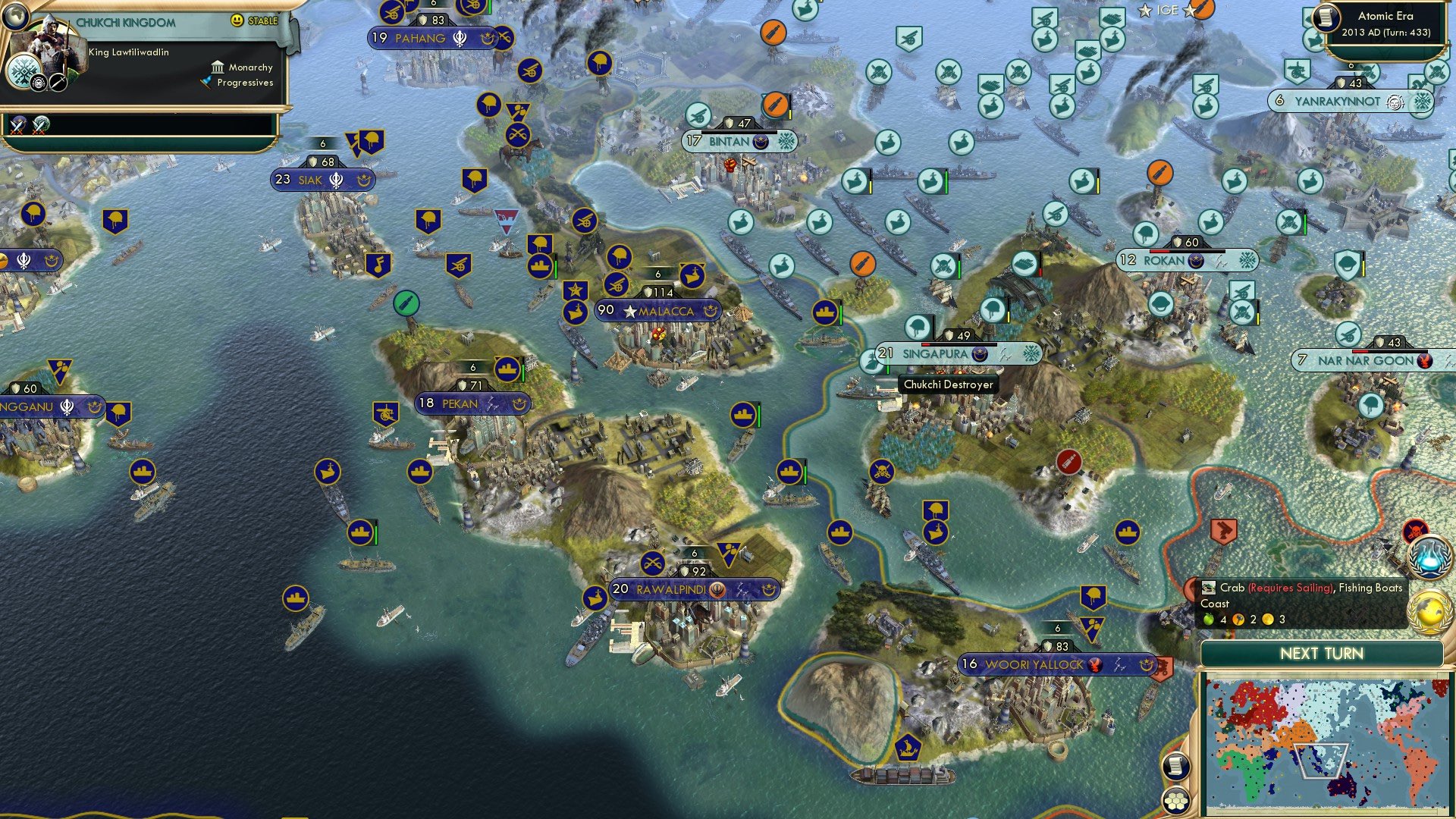Click the red skull danger icon above science medallion
This screenshot has width=1456, height=819.
click(x=1416, y=529)
